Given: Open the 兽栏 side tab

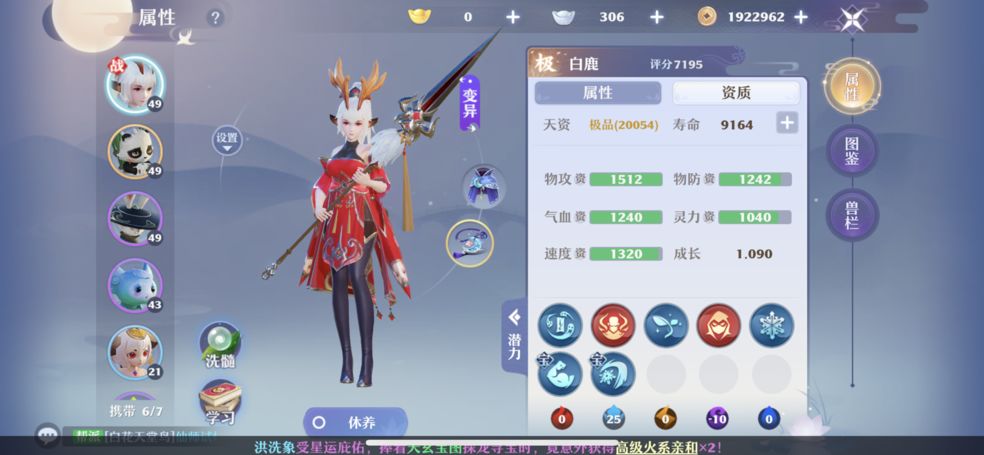Looking at the screenshot, I should point(852,214).
